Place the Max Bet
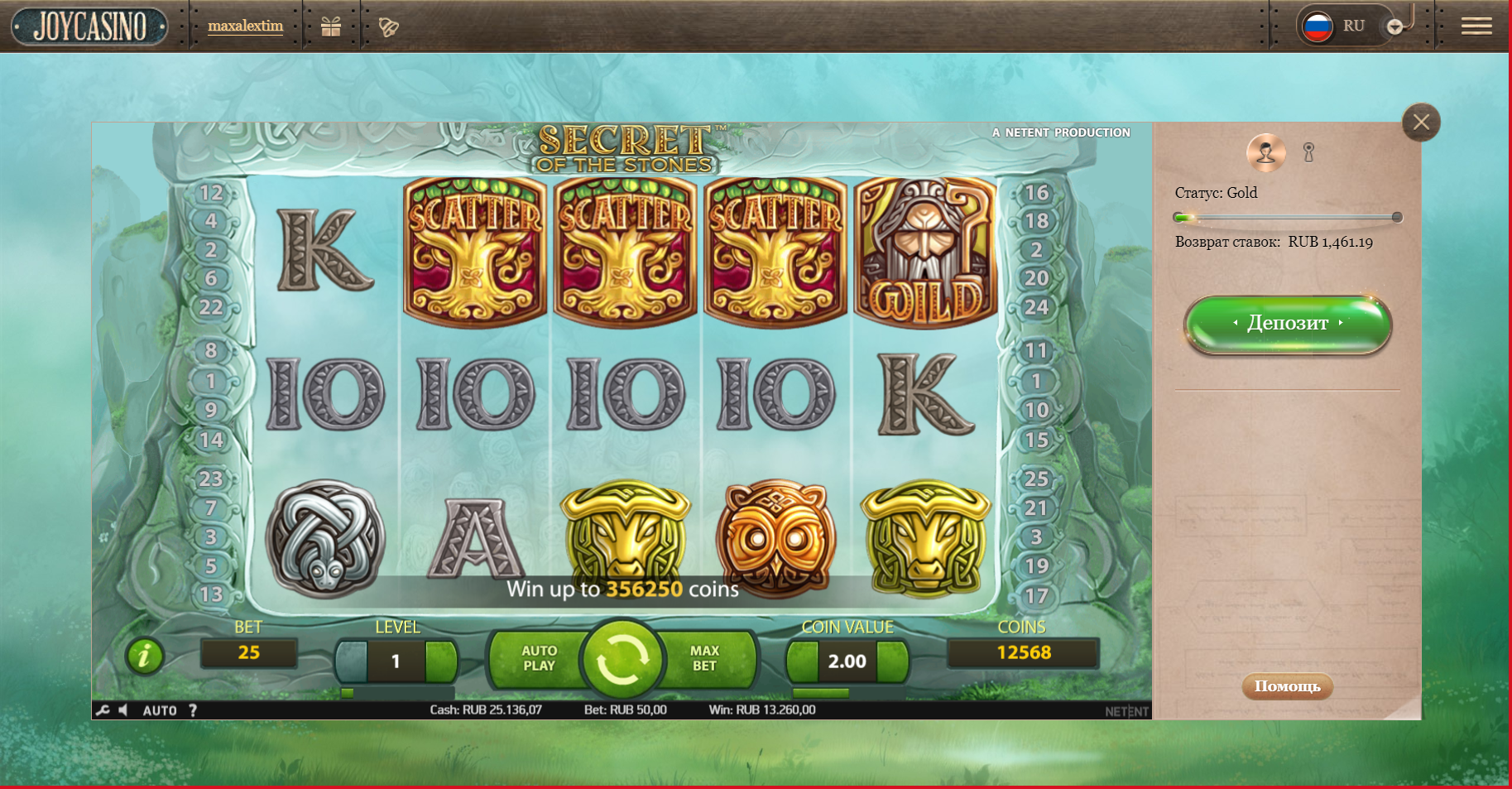Screen dimensions: 1512x789 pos(705,659)
